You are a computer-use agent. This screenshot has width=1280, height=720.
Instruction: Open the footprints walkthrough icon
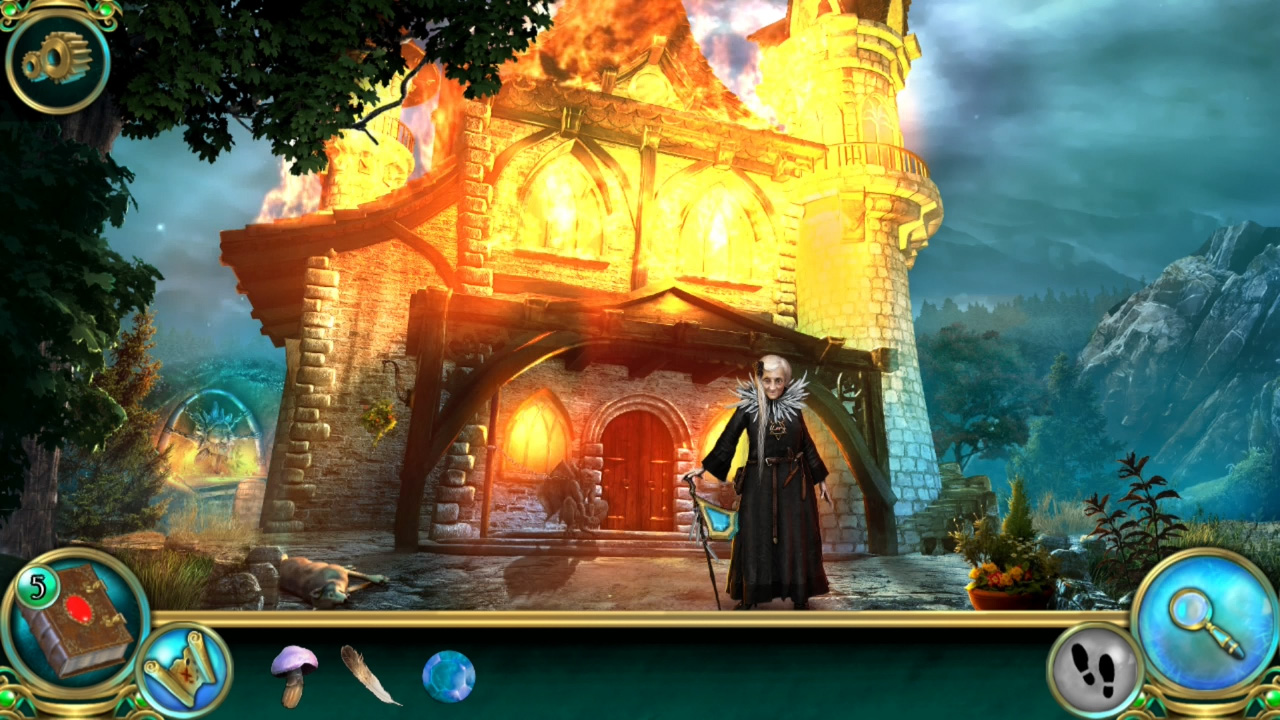(x=1090, y=665)
